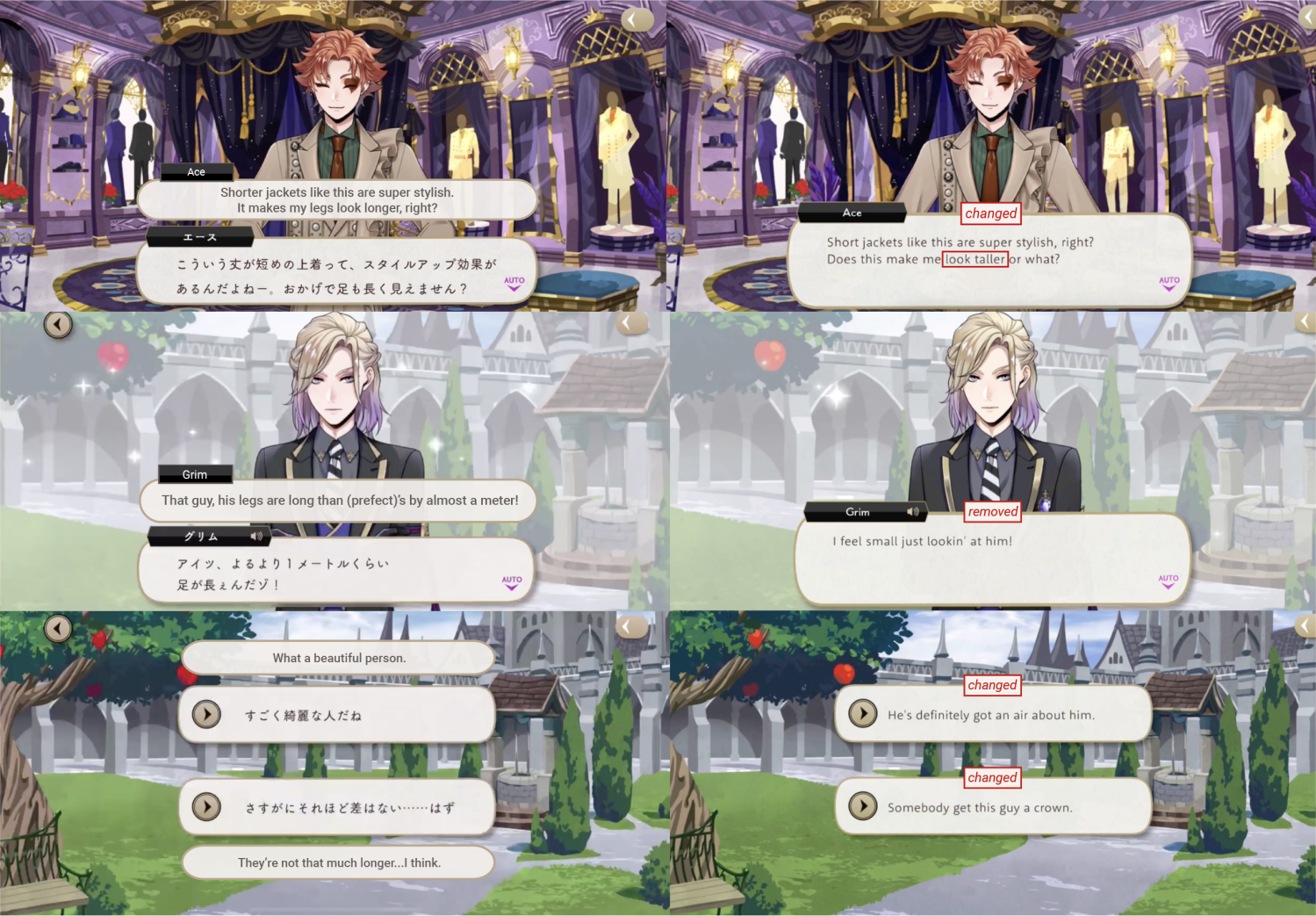Click the Grim nameplate

pyautogui.click(x=195, y=474)
